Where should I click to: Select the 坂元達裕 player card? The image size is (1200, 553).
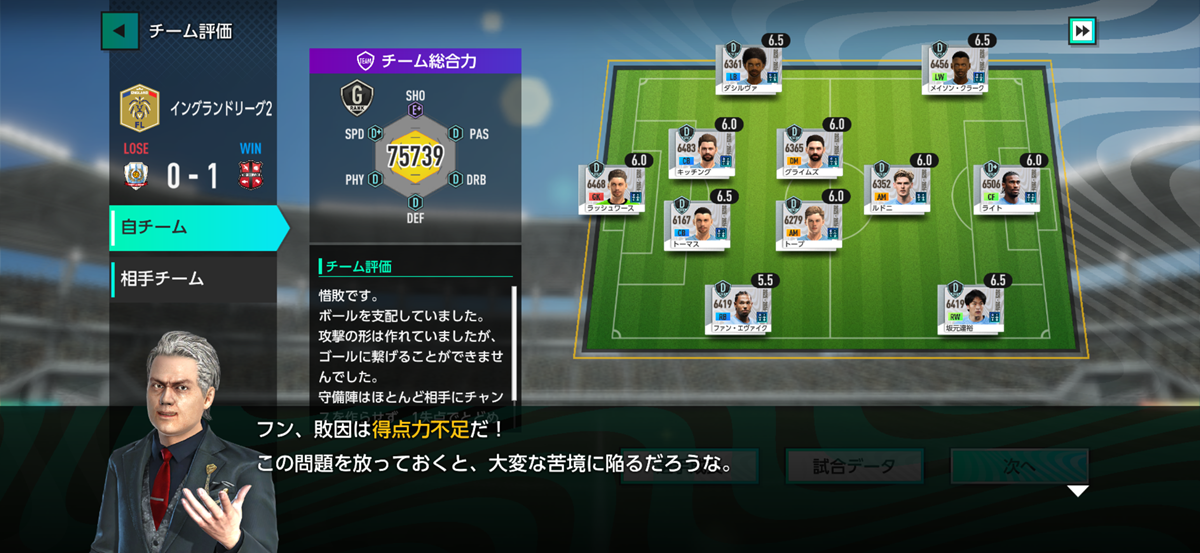coord(972,308)
